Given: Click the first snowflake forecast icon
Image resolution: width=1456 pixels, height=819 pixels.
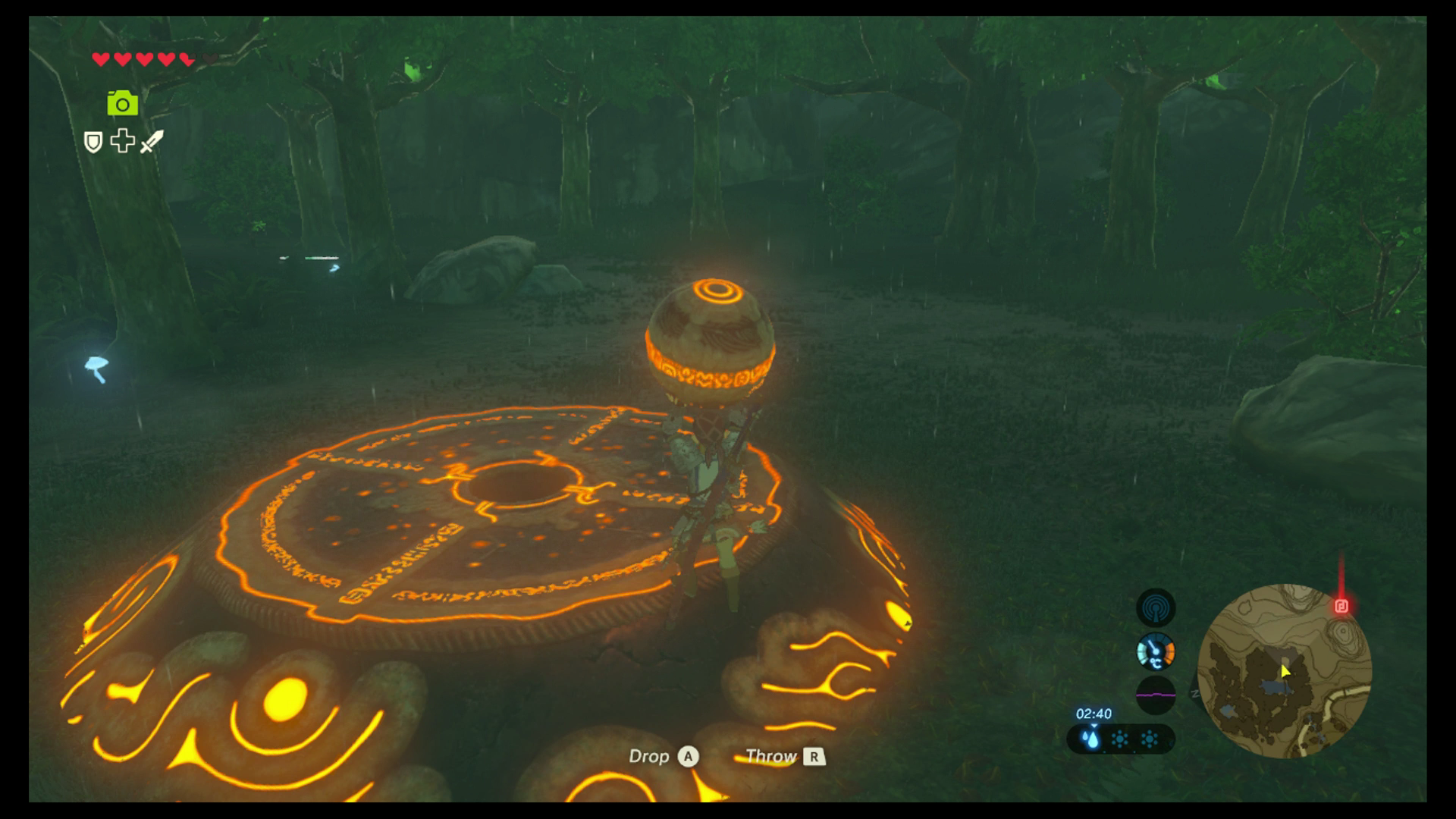Looking at the screenshot, I should [x=1120, y=739].
